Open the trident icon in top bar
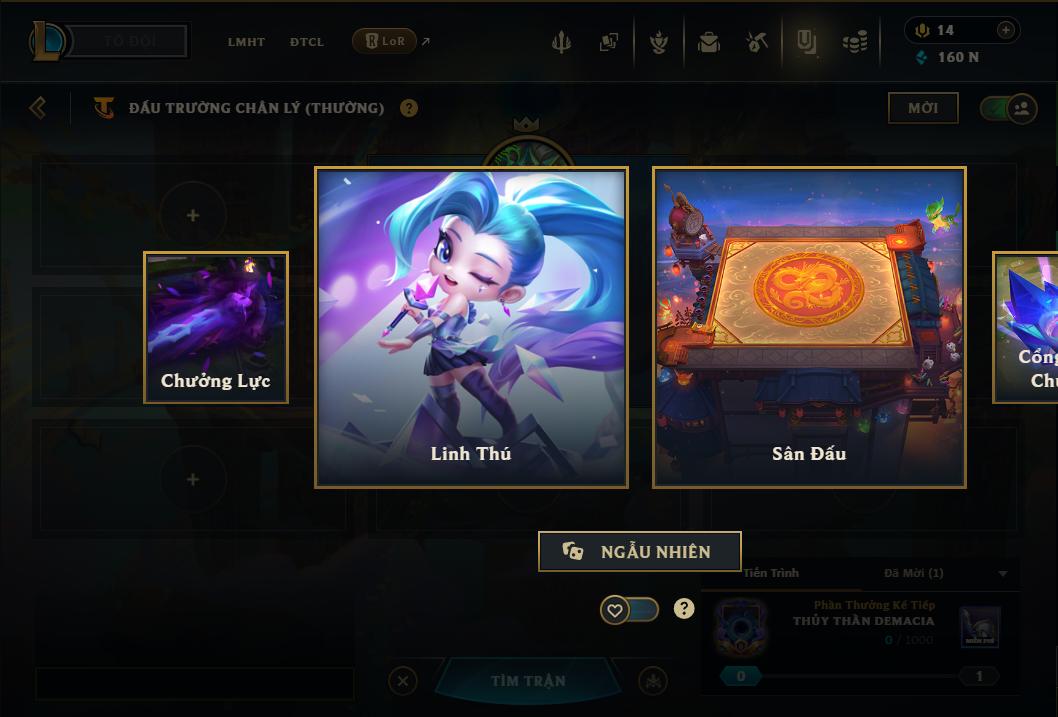 click(562, 42)
